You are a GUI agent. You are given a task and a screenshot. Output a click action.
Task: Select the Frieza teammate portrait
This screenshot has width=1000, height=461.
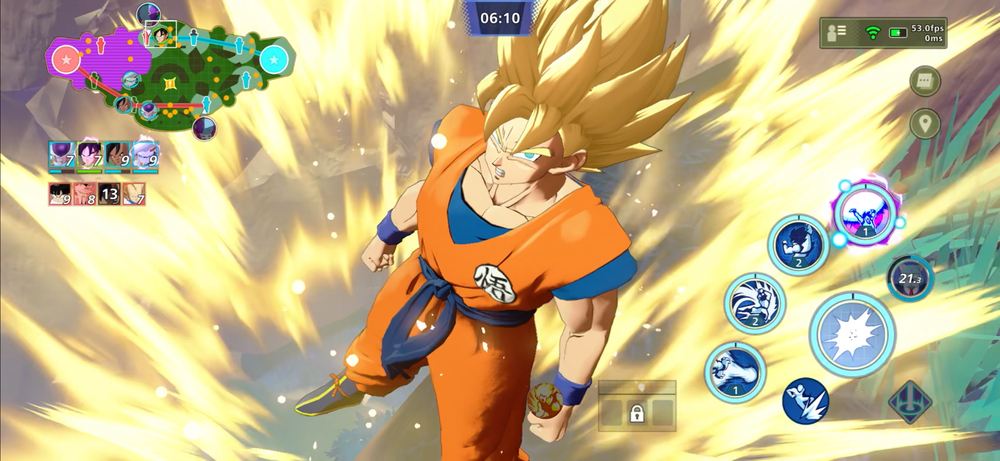pos(61,155)
